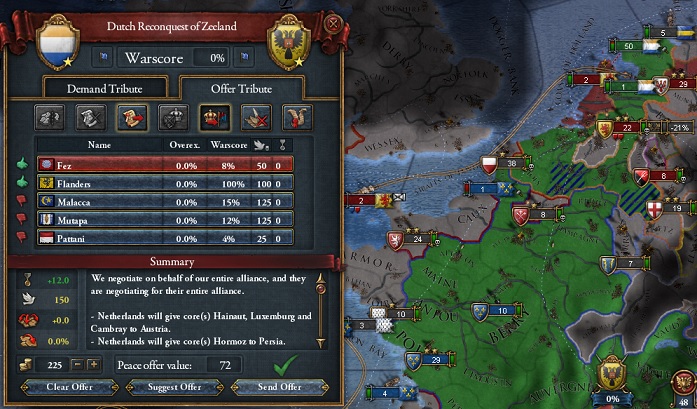697x409 pixels.
Task: Sort the list by the Warscore column
Action: tap(226, 145)
